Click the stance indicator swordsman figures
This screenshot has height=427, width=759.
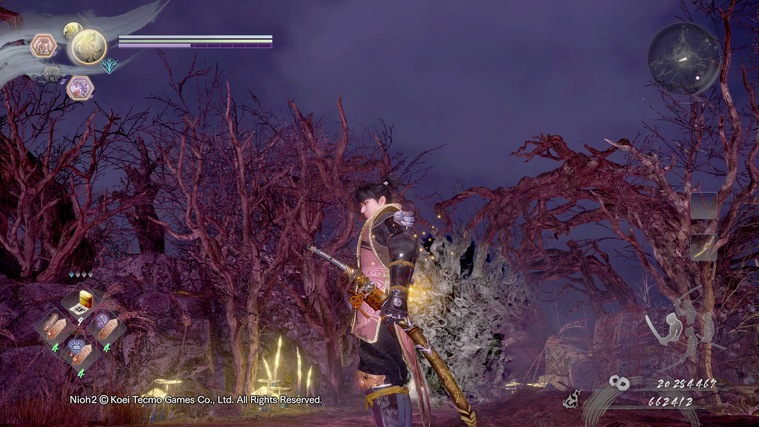click(680, 330)
